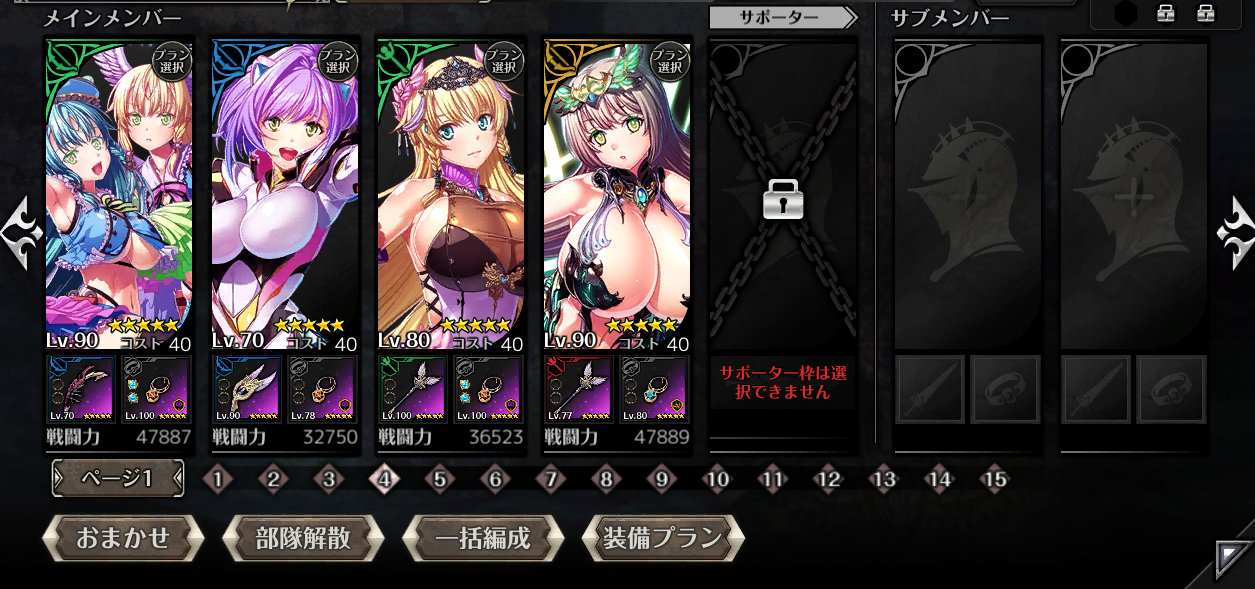Select the blonde Lv.80 character card
The image size is (1255, 589).
(x=451, y=190)
